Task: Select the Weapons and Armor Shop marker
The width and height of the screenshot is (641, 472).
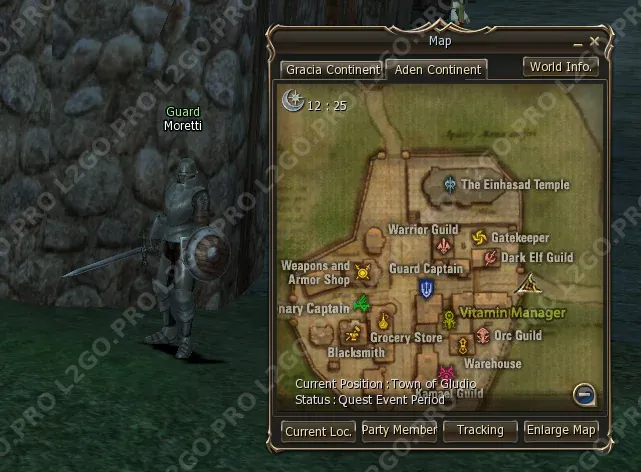Action: pyautogui.click(x=362, y=271)
